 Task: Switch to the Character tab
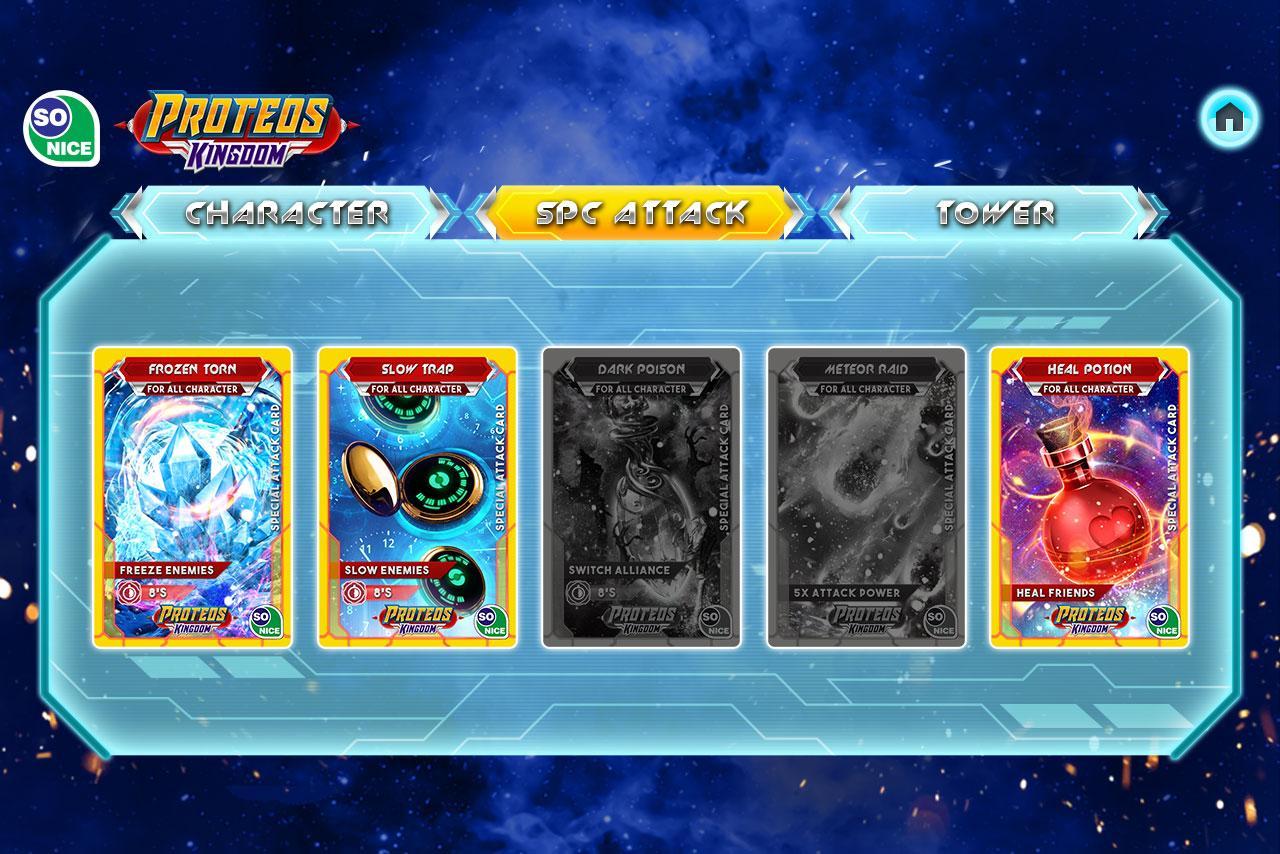pyautogui.click(x=287, y=212)
